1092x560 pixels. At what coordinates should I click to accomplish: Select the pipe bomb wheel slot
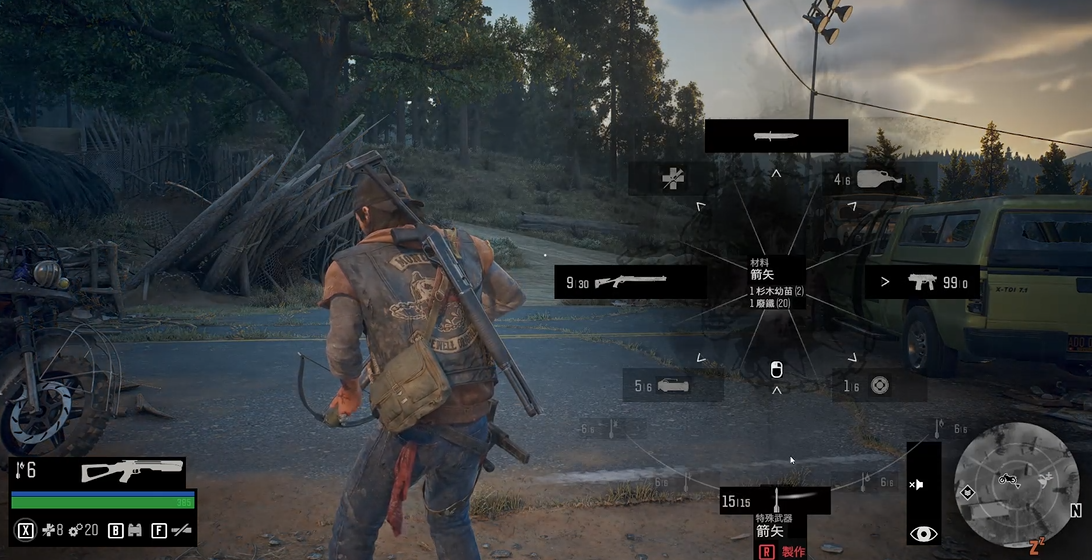point(672,385)
